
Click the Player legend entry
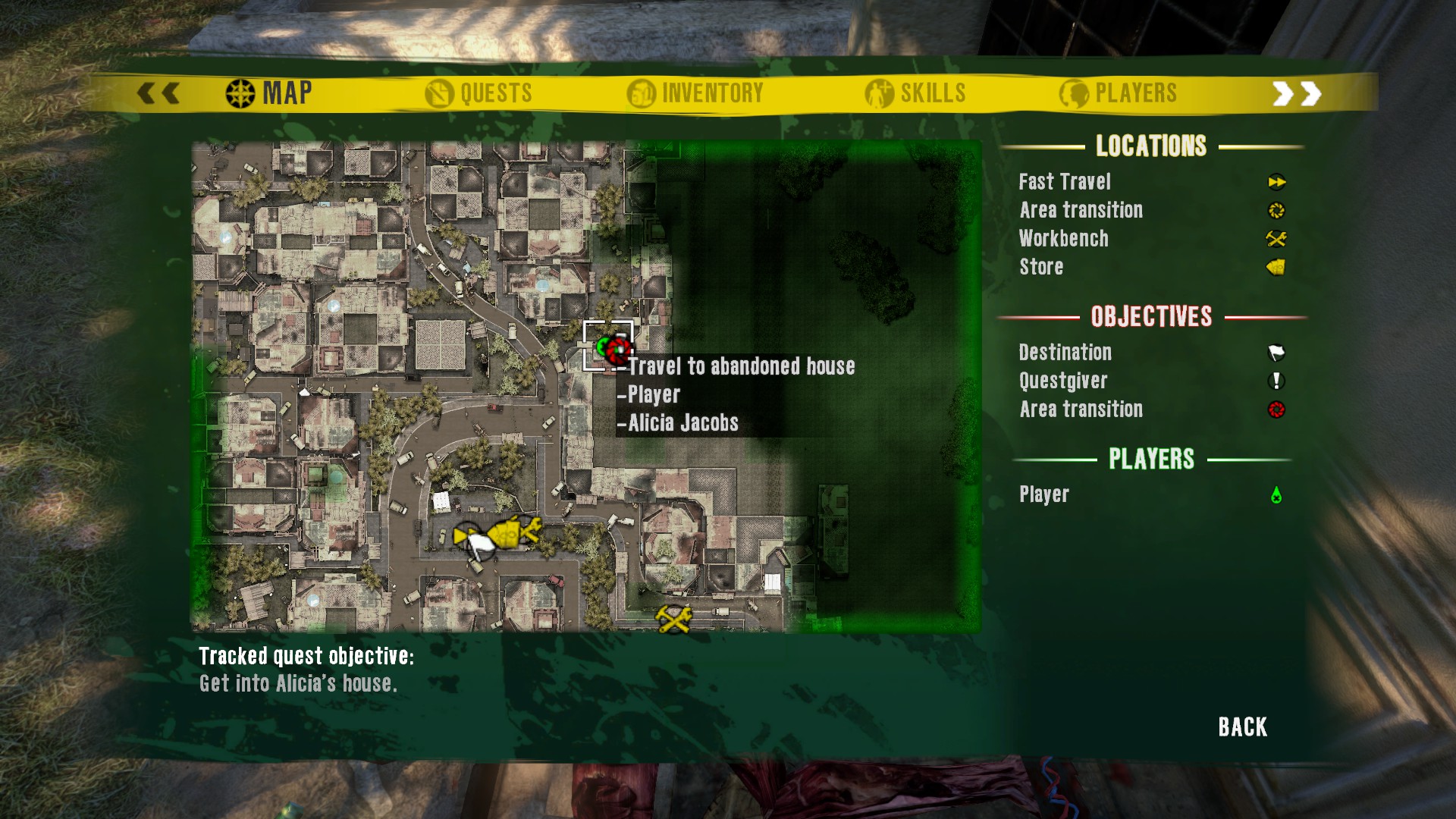(x=1043, y=494)
